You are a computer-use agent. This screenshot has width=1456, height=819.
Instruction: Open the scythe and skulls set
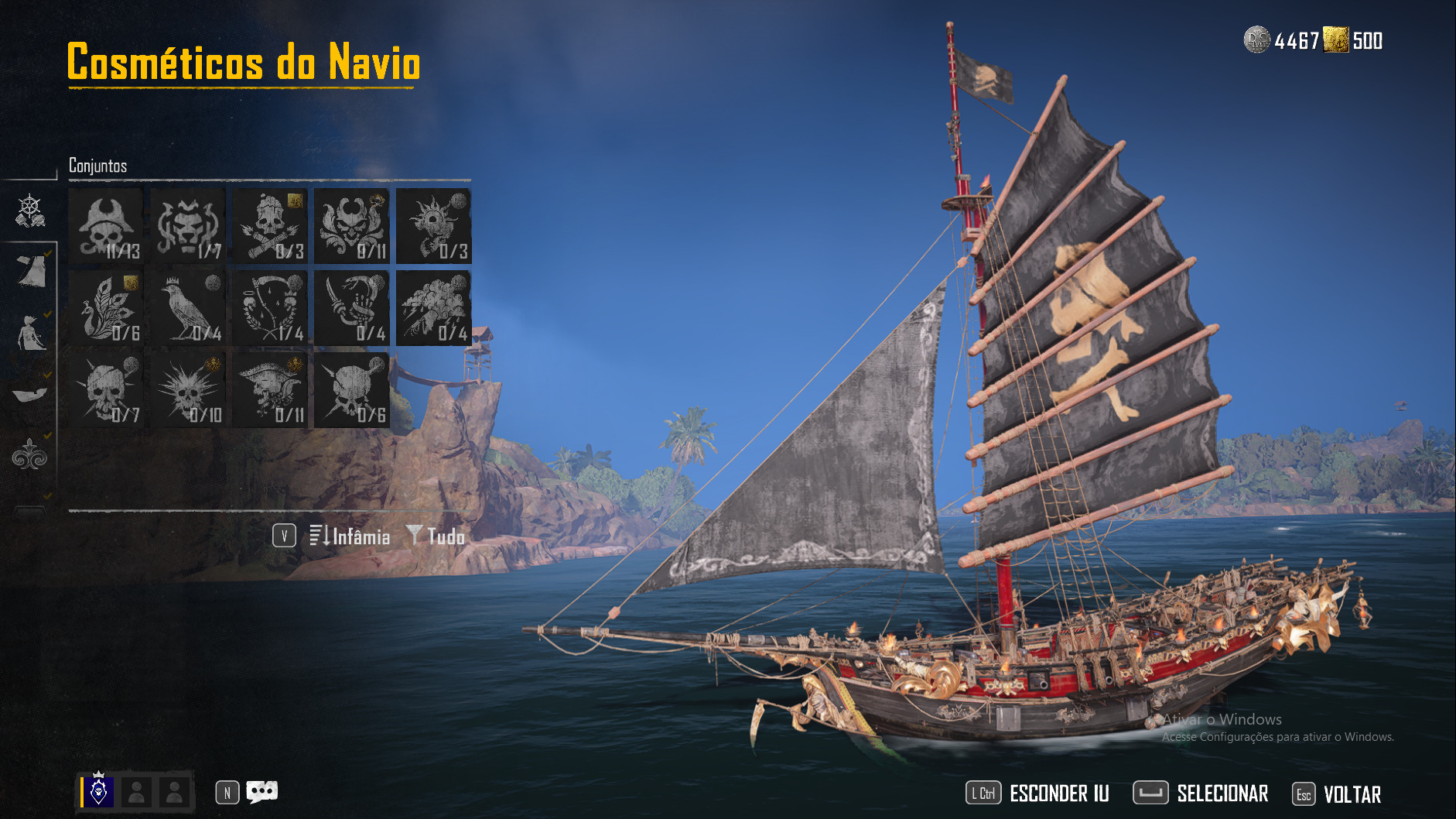[270, 308]
